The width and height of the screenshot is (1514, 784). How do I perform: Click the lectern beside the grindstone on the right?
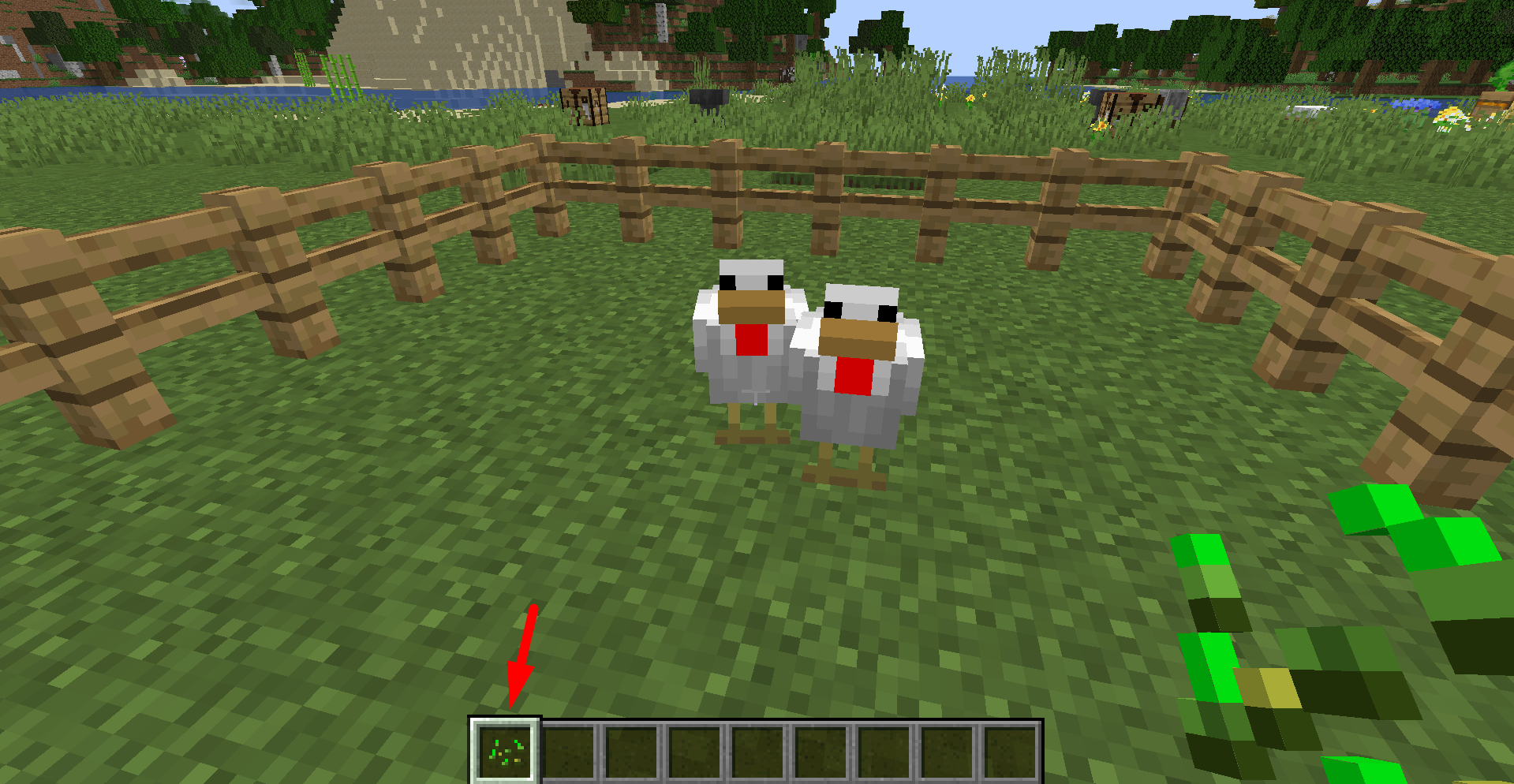point(1132,103)
